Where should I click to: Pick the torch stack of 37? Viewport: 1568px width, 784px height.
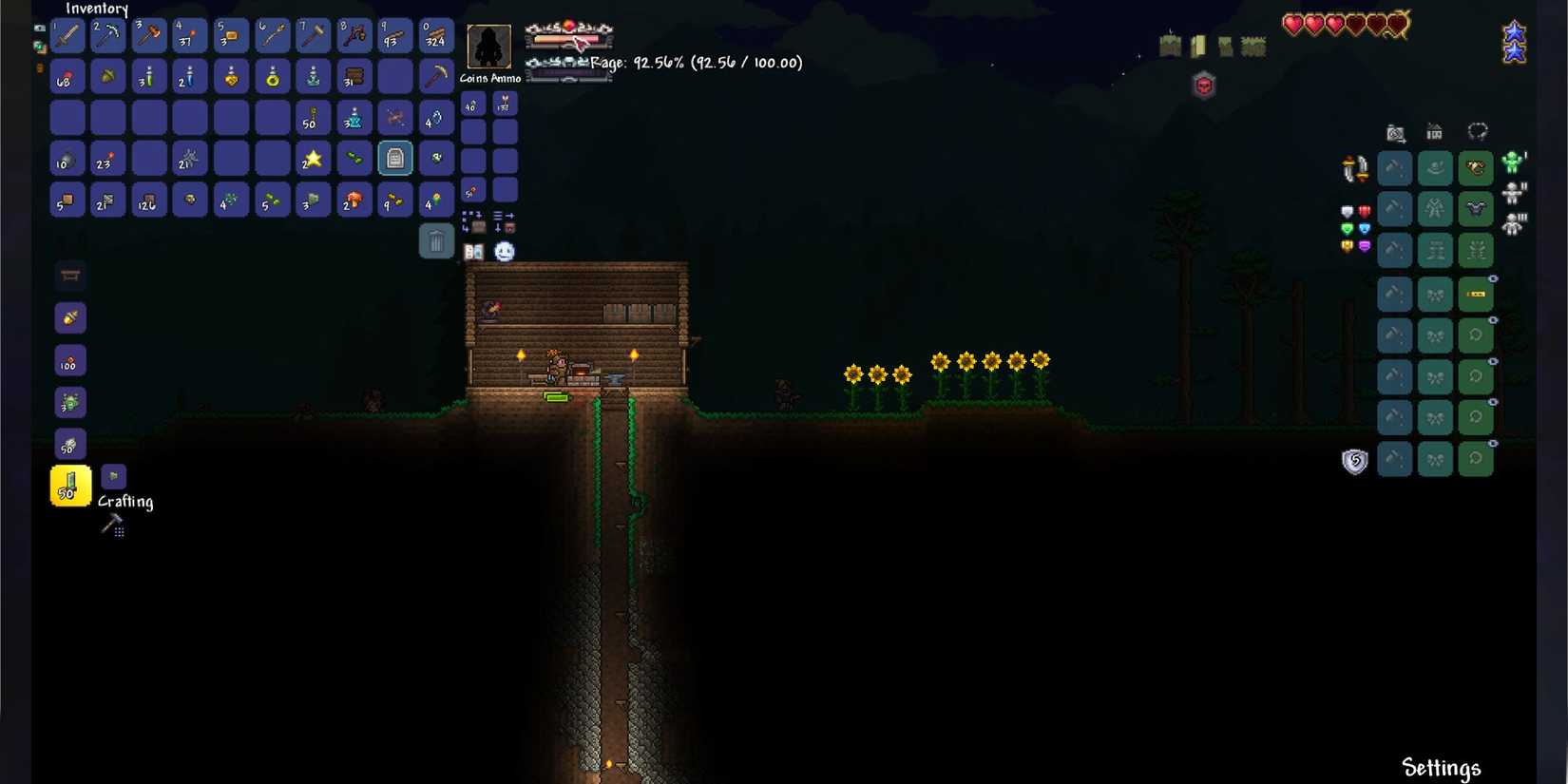[190, 35]
